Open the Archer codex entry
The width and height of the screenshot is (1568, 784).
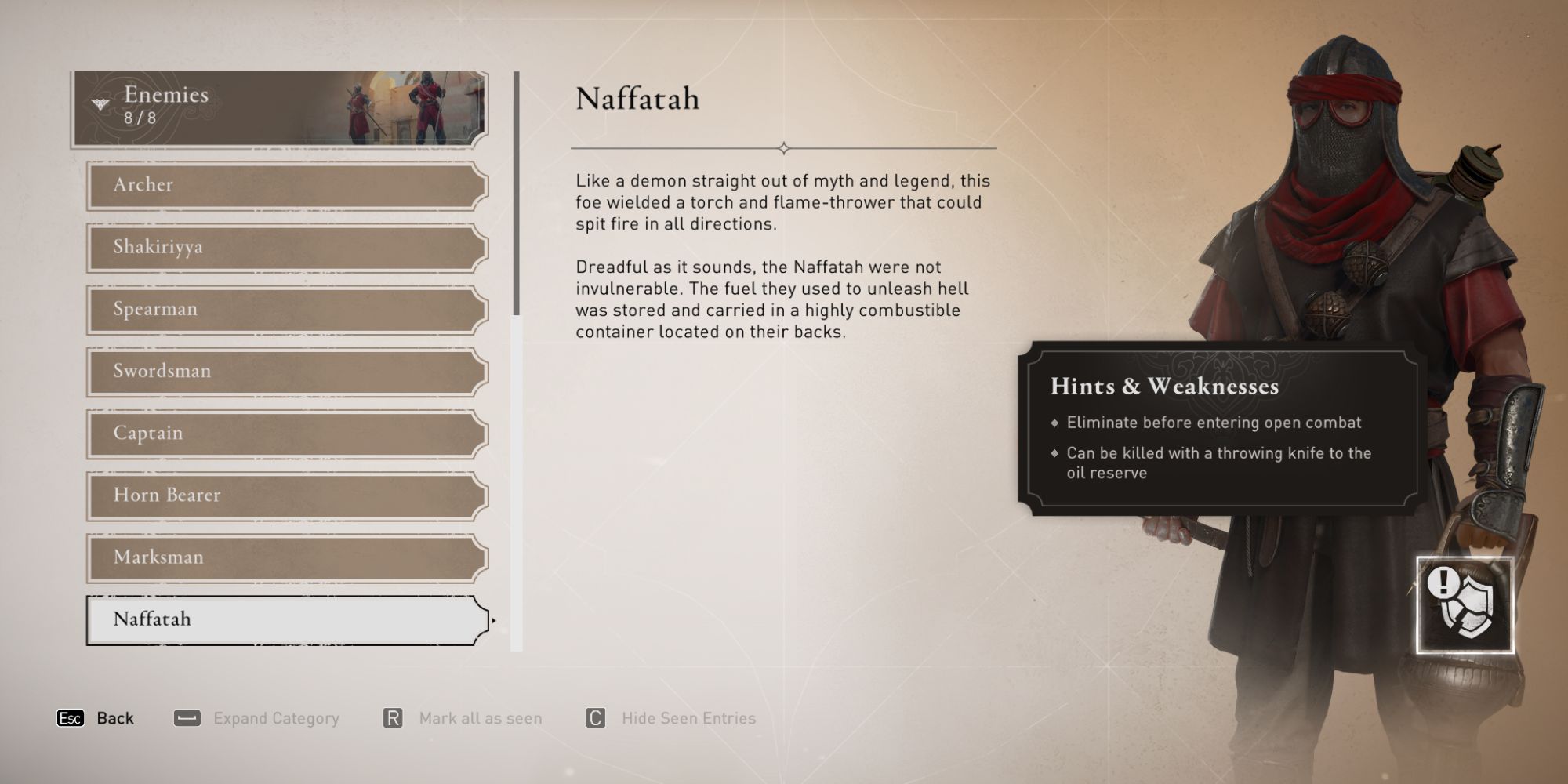tap(282, 185)
